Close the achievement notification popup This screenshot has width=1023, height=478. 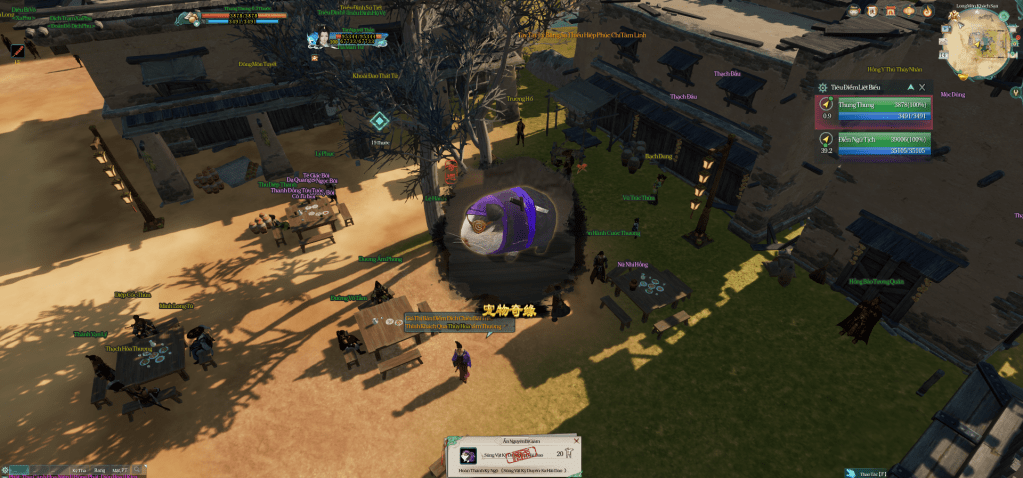click(574, 439)
